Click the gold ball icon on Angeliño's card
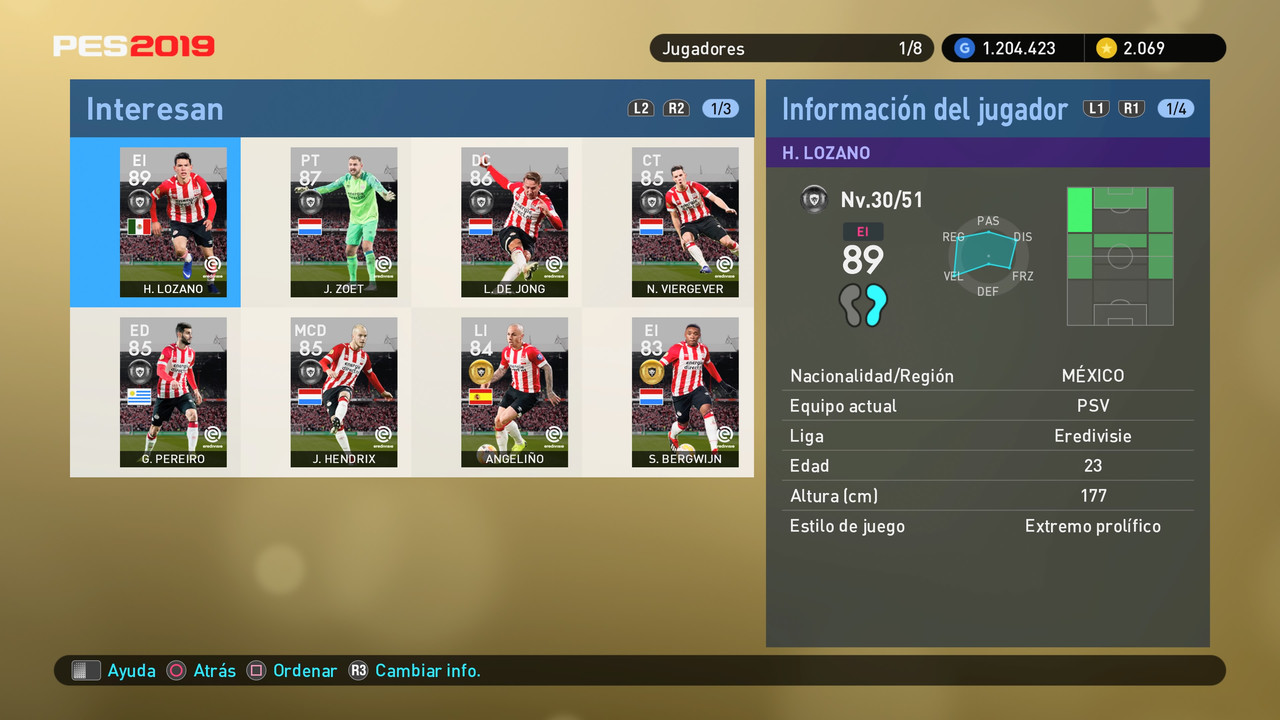1280x720 pixels. point(481,370)
